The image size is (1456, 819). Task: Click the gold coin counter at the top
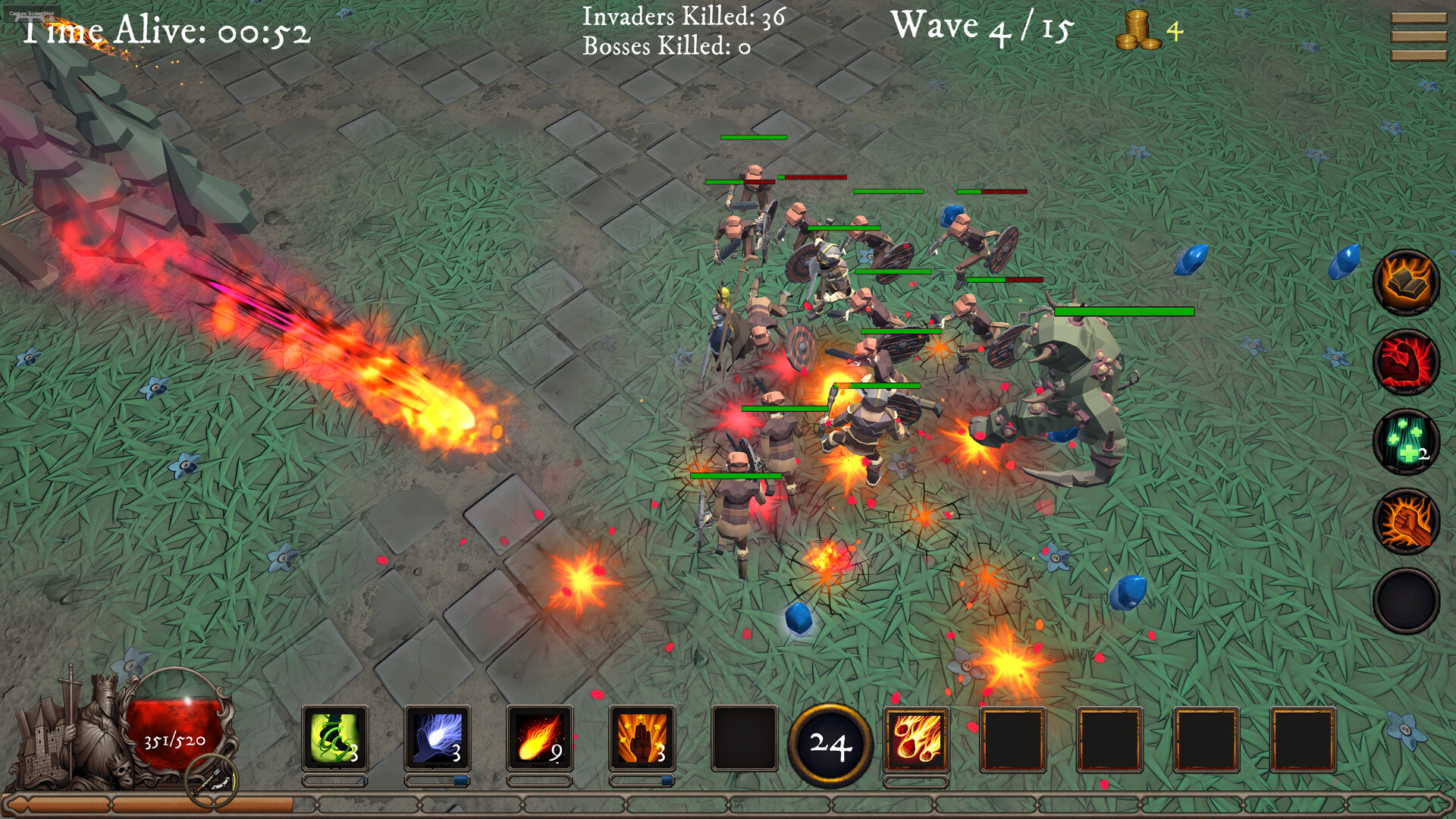(1145, 30)
